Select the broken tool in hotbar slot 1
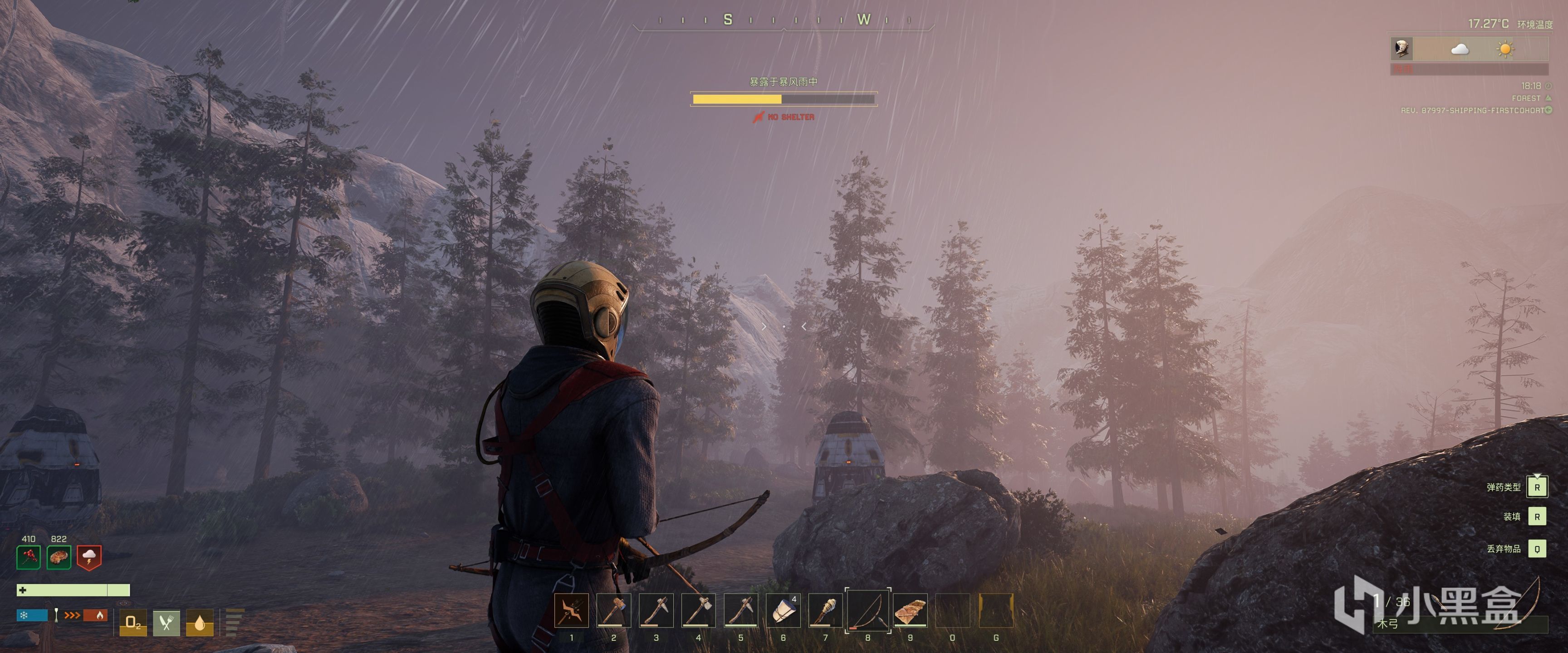Viewport: 1568px width, 653px height. [572, 610]
